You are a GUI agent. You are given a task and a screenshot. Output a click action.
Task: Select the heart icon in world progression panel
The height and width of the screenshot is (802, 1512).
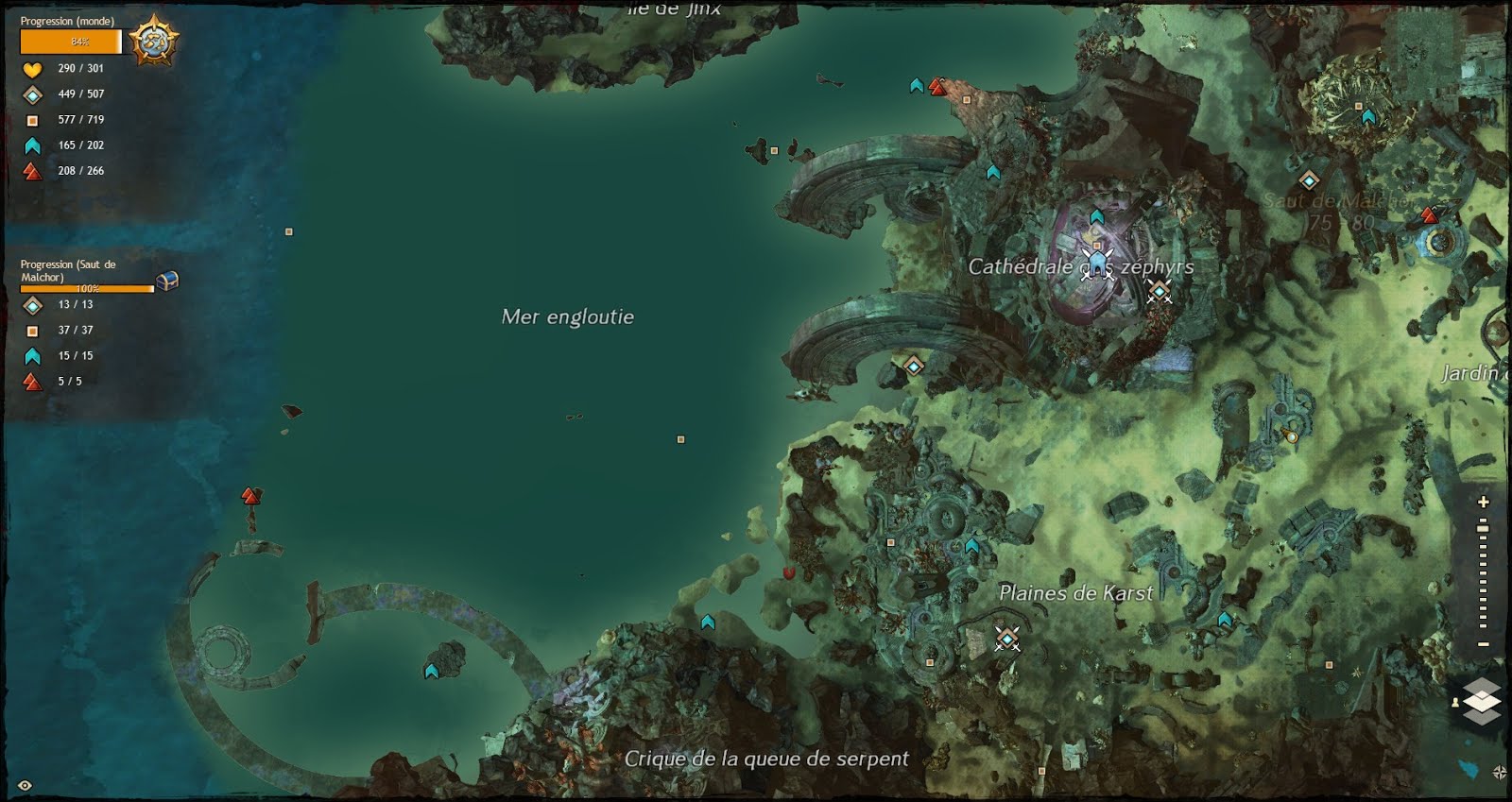pyautogui.click(x=33, y=68)
